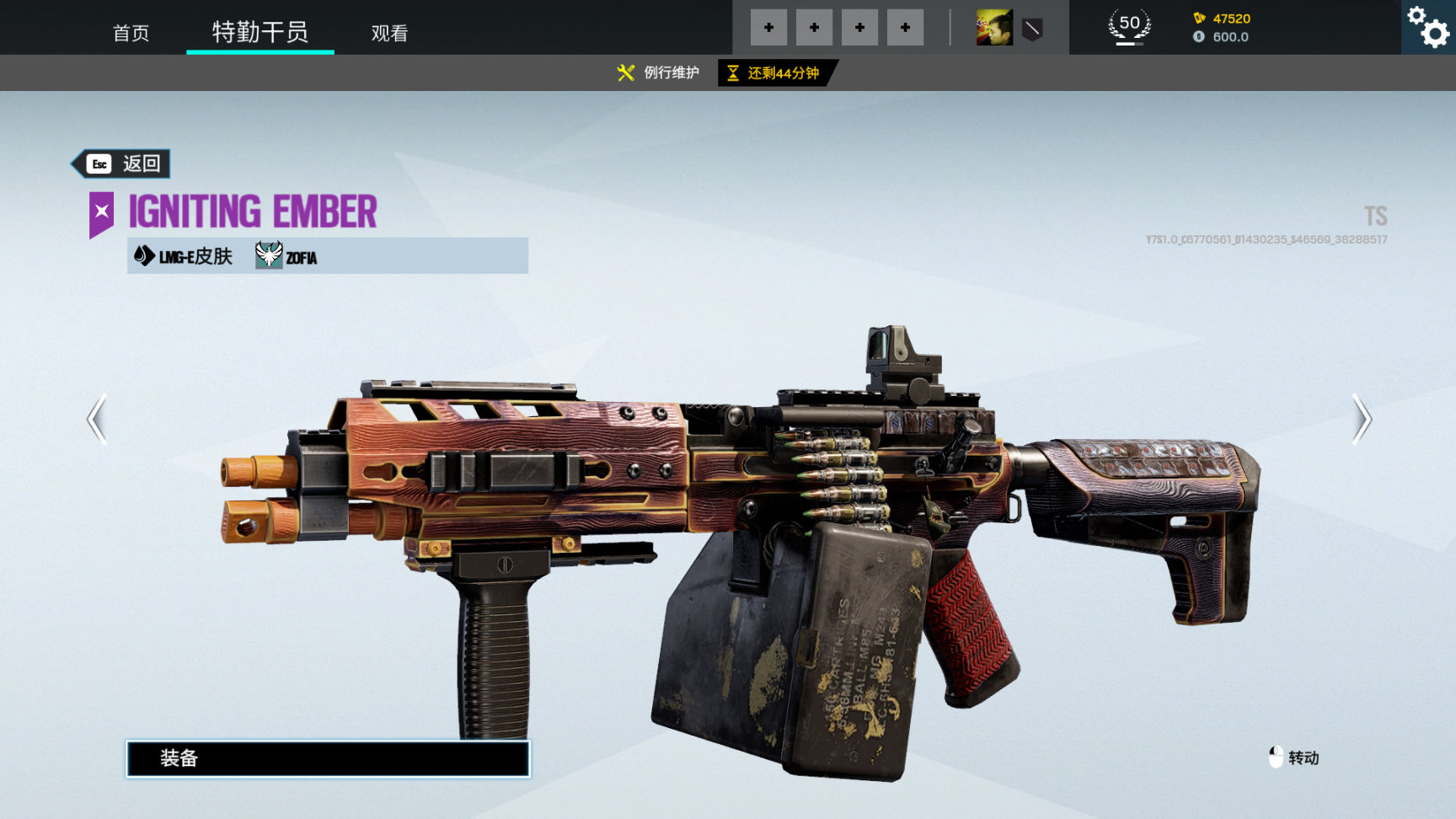
Task: Go to the 观看 watch tab
Action: click(x=389, y=33)
